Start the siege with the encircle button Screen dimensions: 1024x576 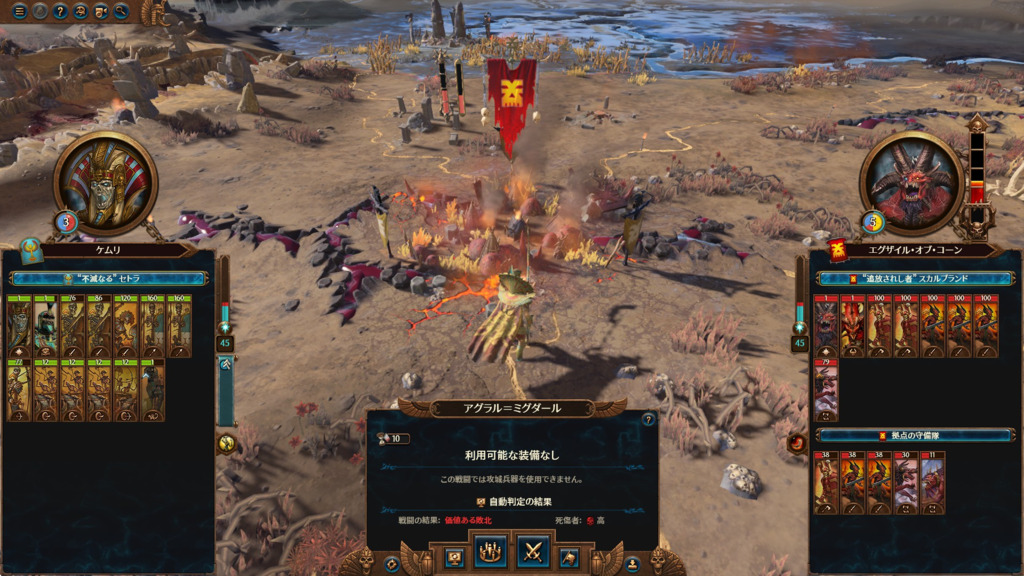pyautogui.click(x=490, y=552)
